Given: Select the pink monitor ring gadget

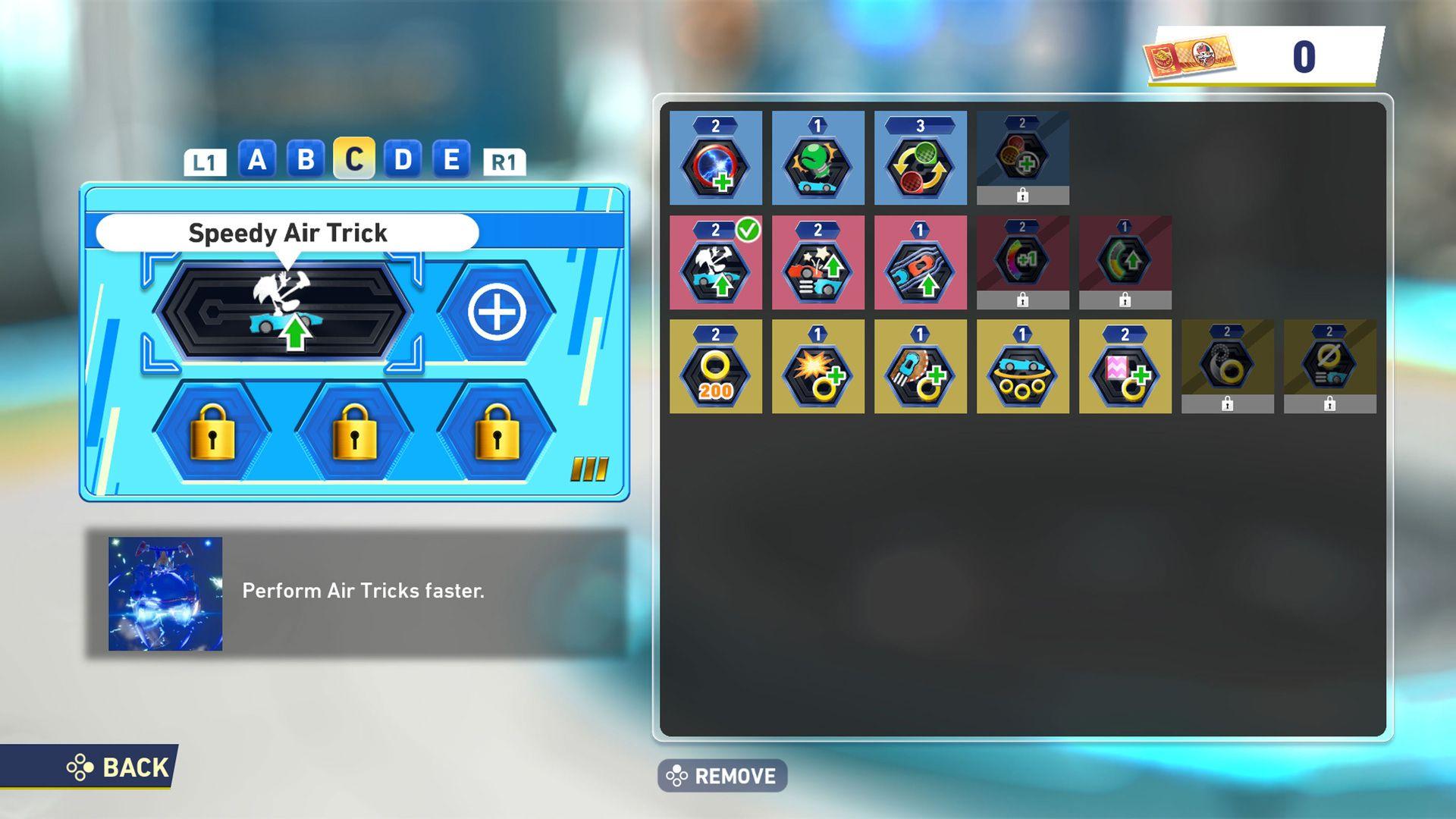Looking at the screenshot, I should pos(1125,366).
